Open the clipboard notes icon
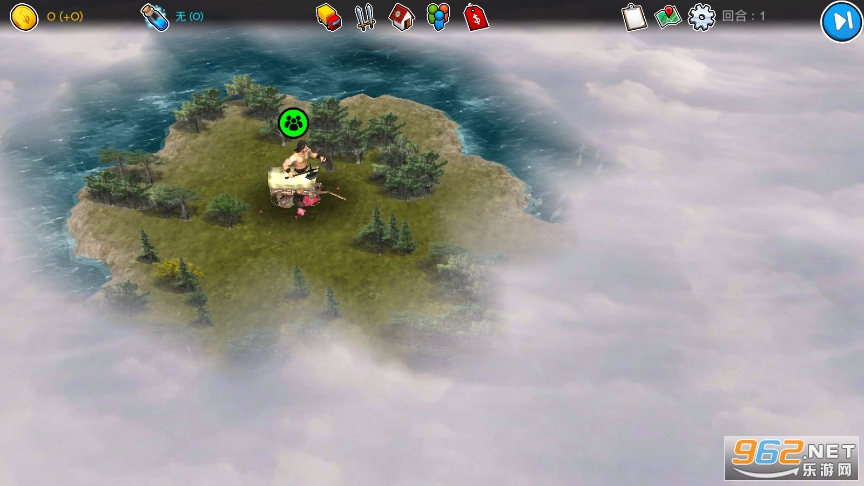 (634, 17)
